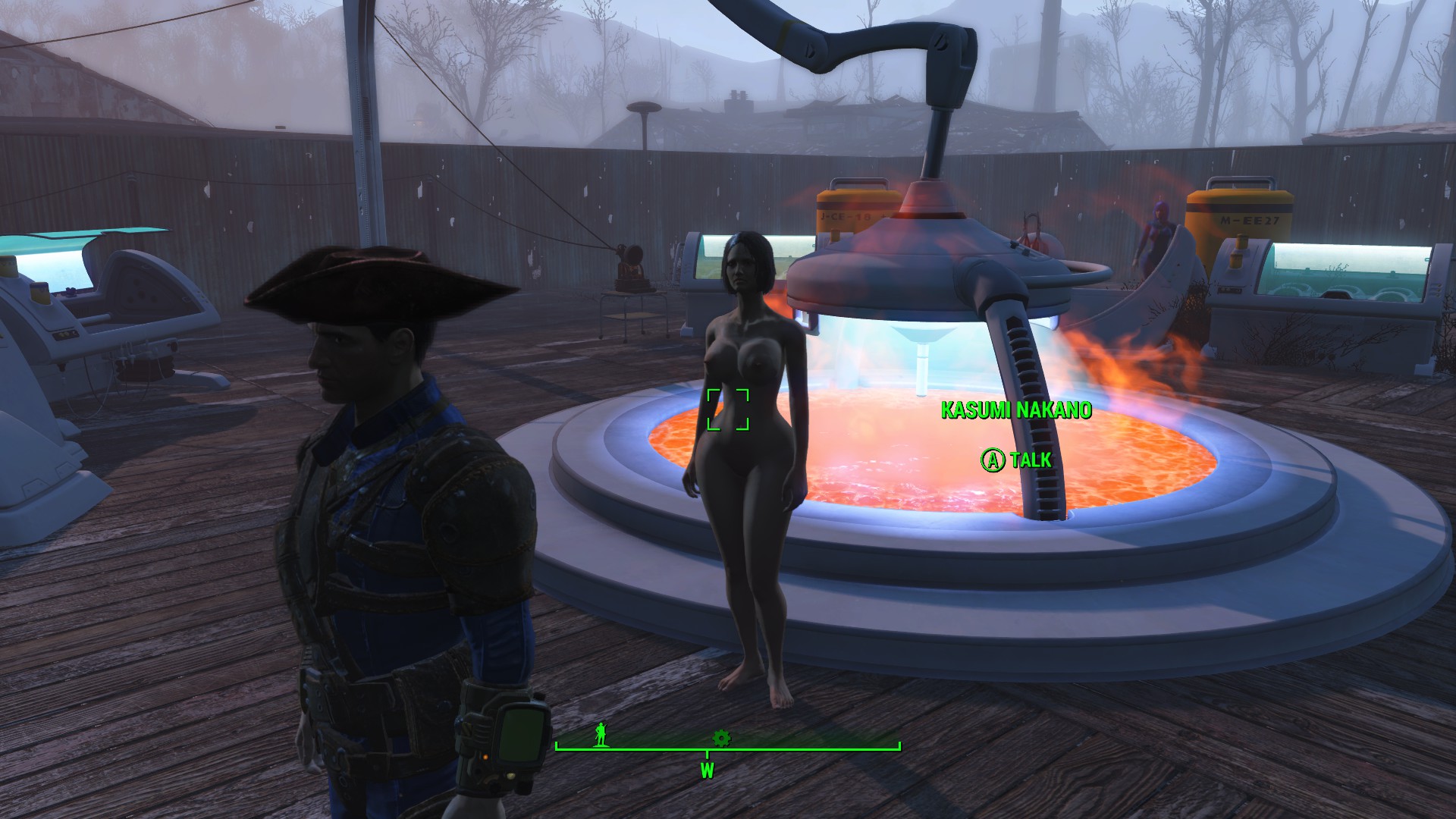Select the human figure marker on the compass
Viewport: 1456px width, 819px height.
pos(601,734)
